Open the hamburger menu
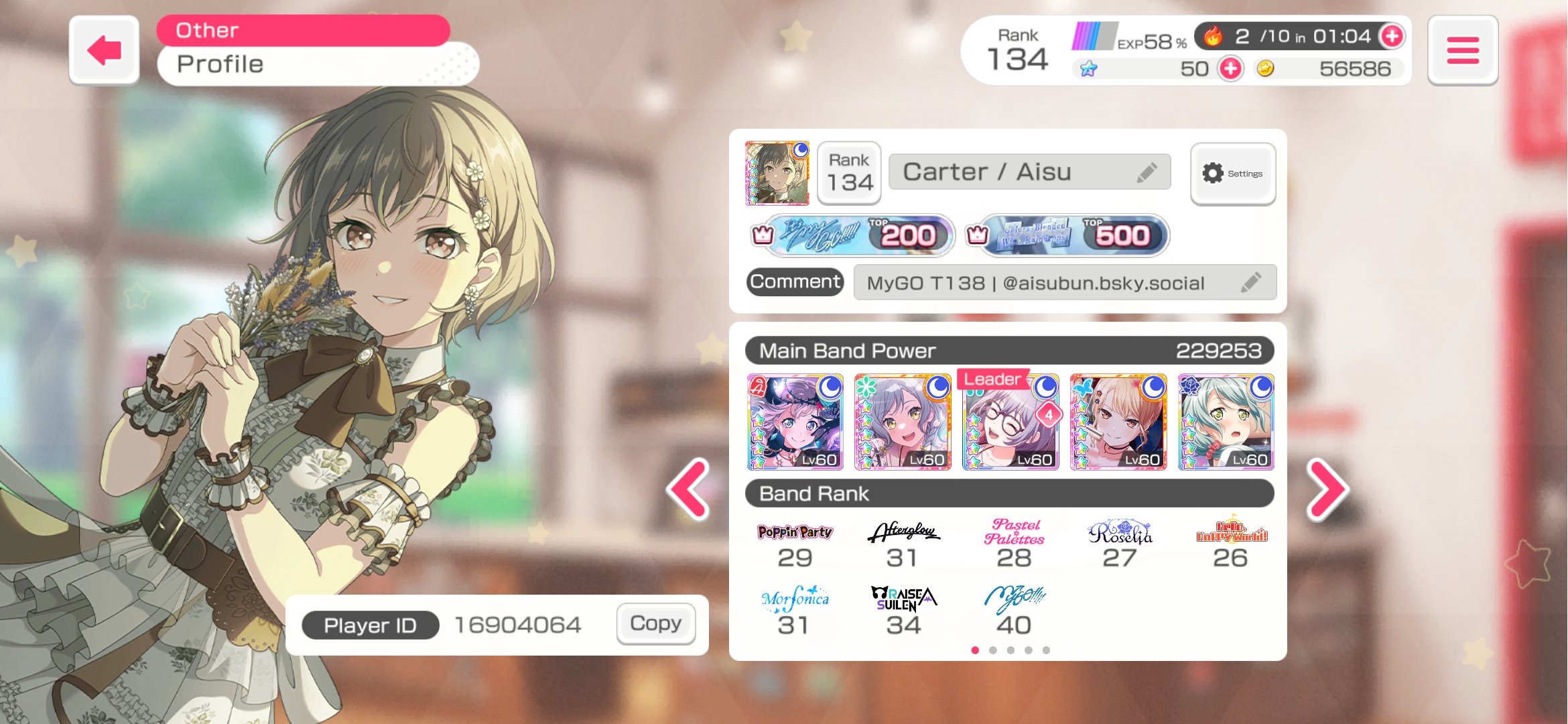Image resolution: width=1568 pixels, height=724 pixels. pos(1462,50)
